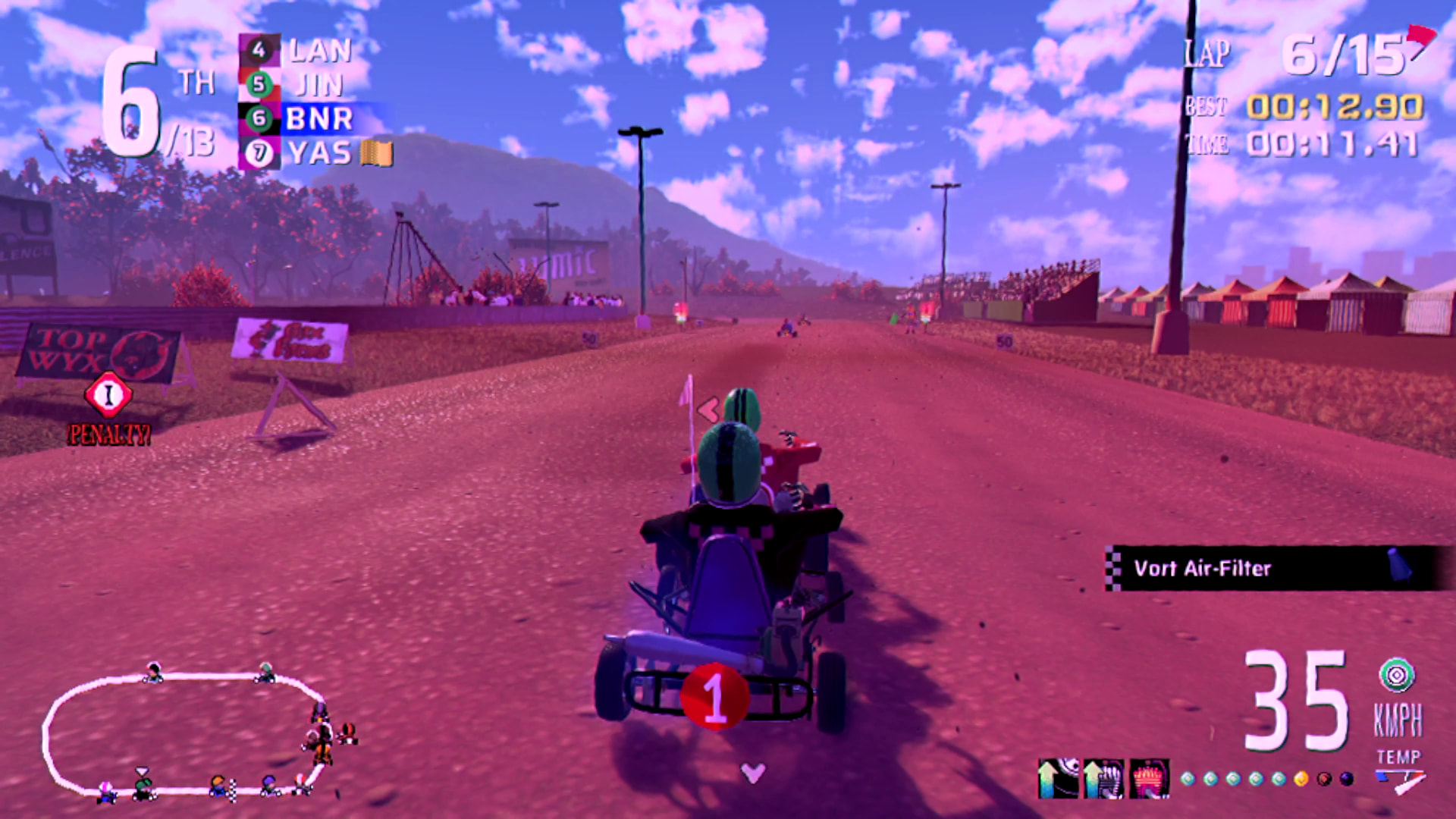Select the YAS racer standings row
1456x819 pixels.
(315, 153)
